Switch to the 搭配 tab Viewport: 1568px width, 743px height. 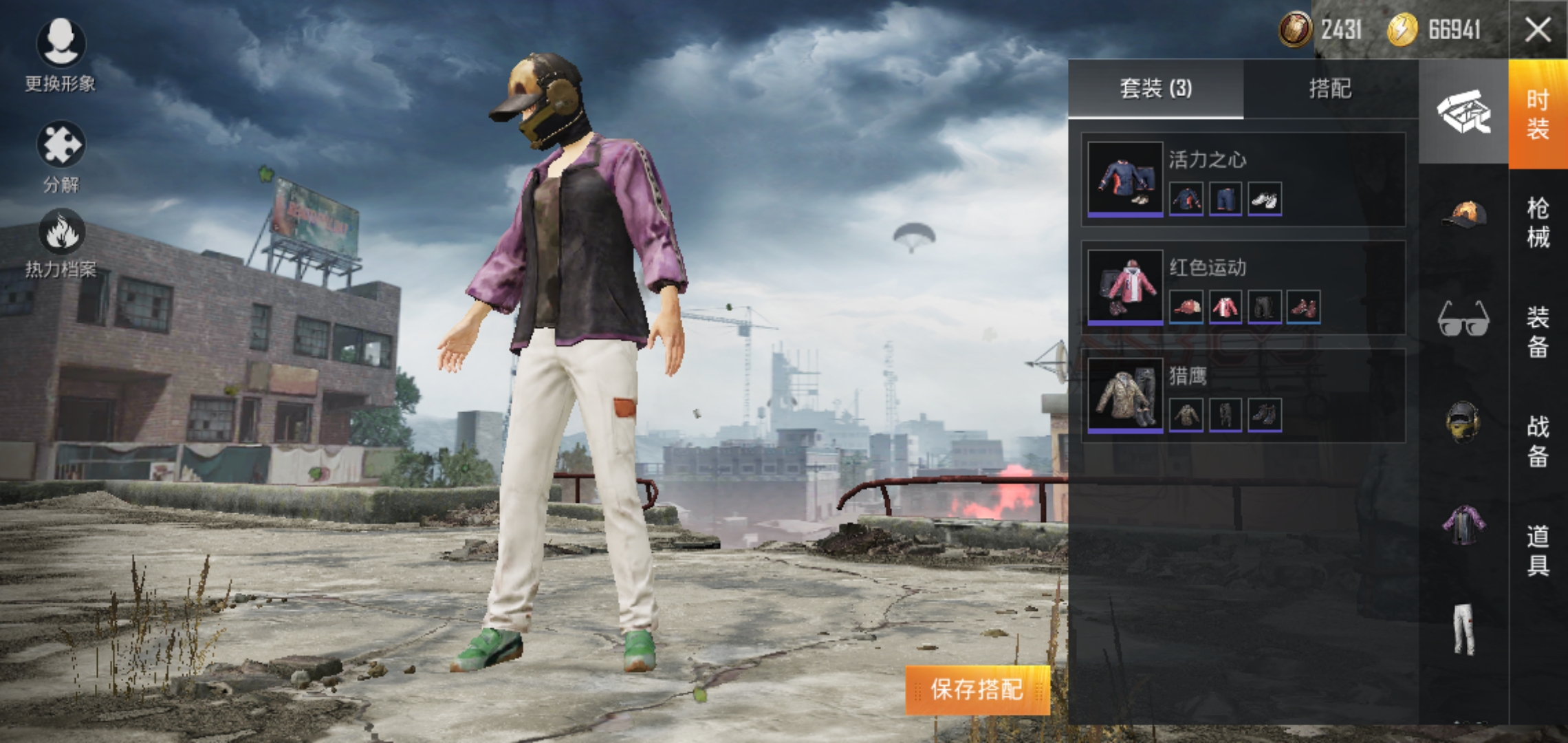point(1330,89)
